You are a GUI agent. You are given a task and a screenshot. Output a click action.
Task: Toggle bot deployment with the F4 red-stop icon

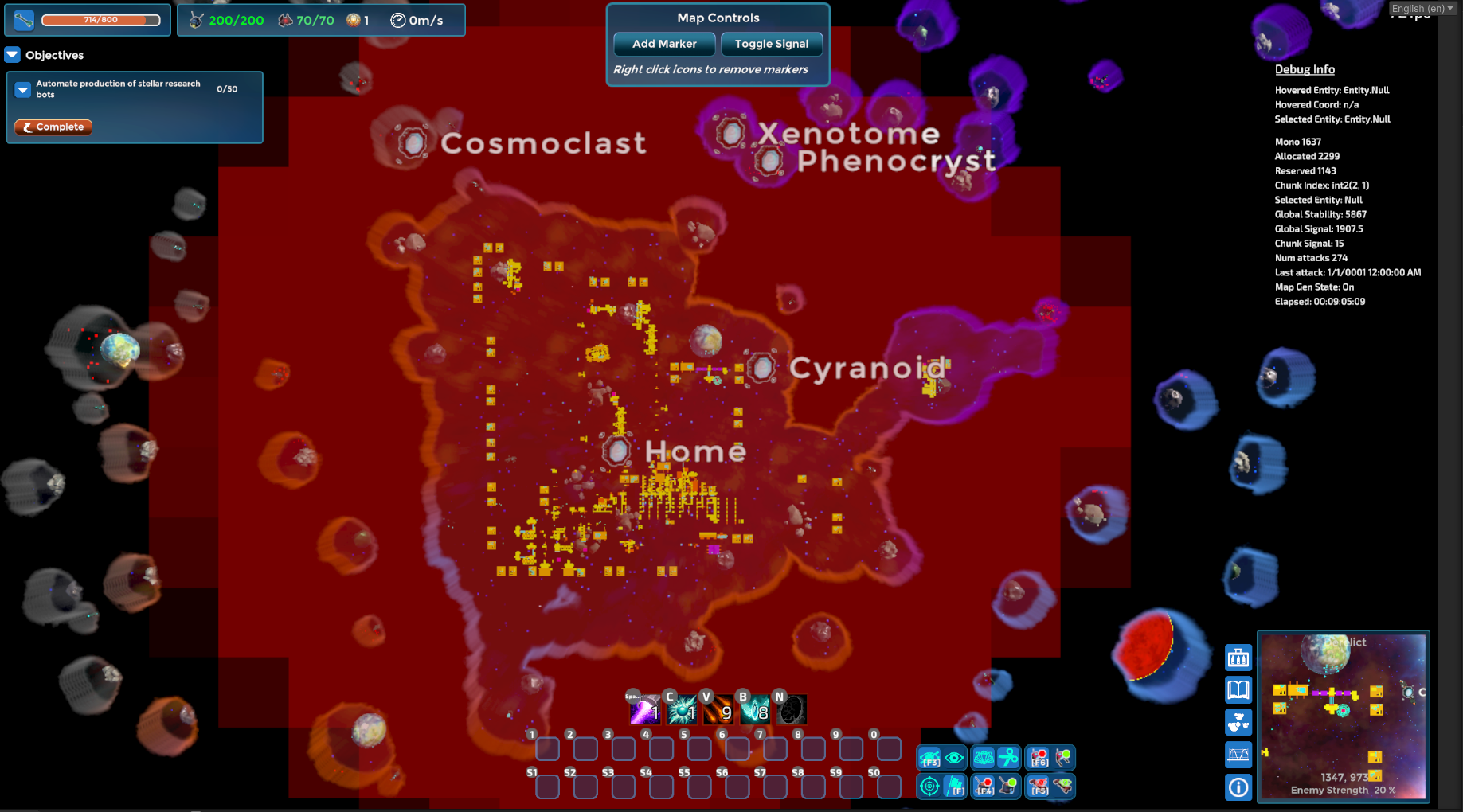984,787
